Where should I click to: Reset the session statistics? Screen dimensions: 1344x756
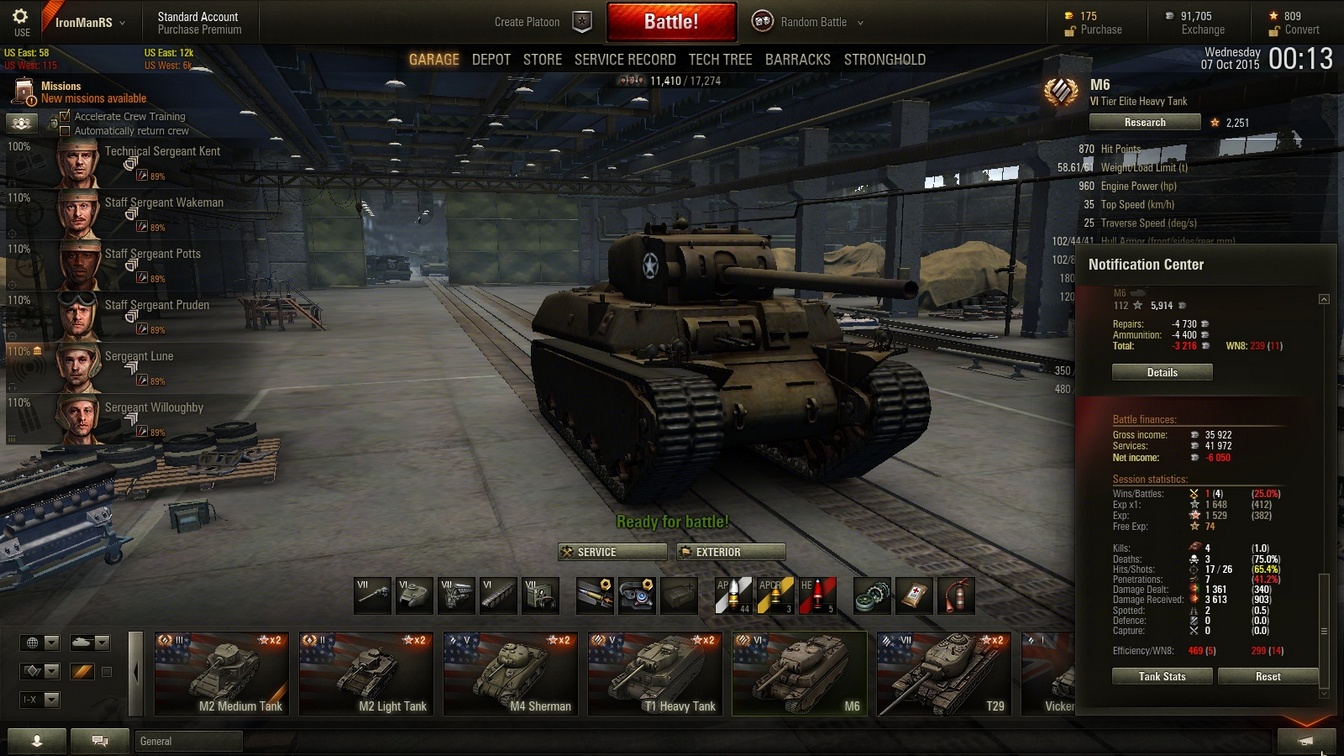tap(1268, 676)
